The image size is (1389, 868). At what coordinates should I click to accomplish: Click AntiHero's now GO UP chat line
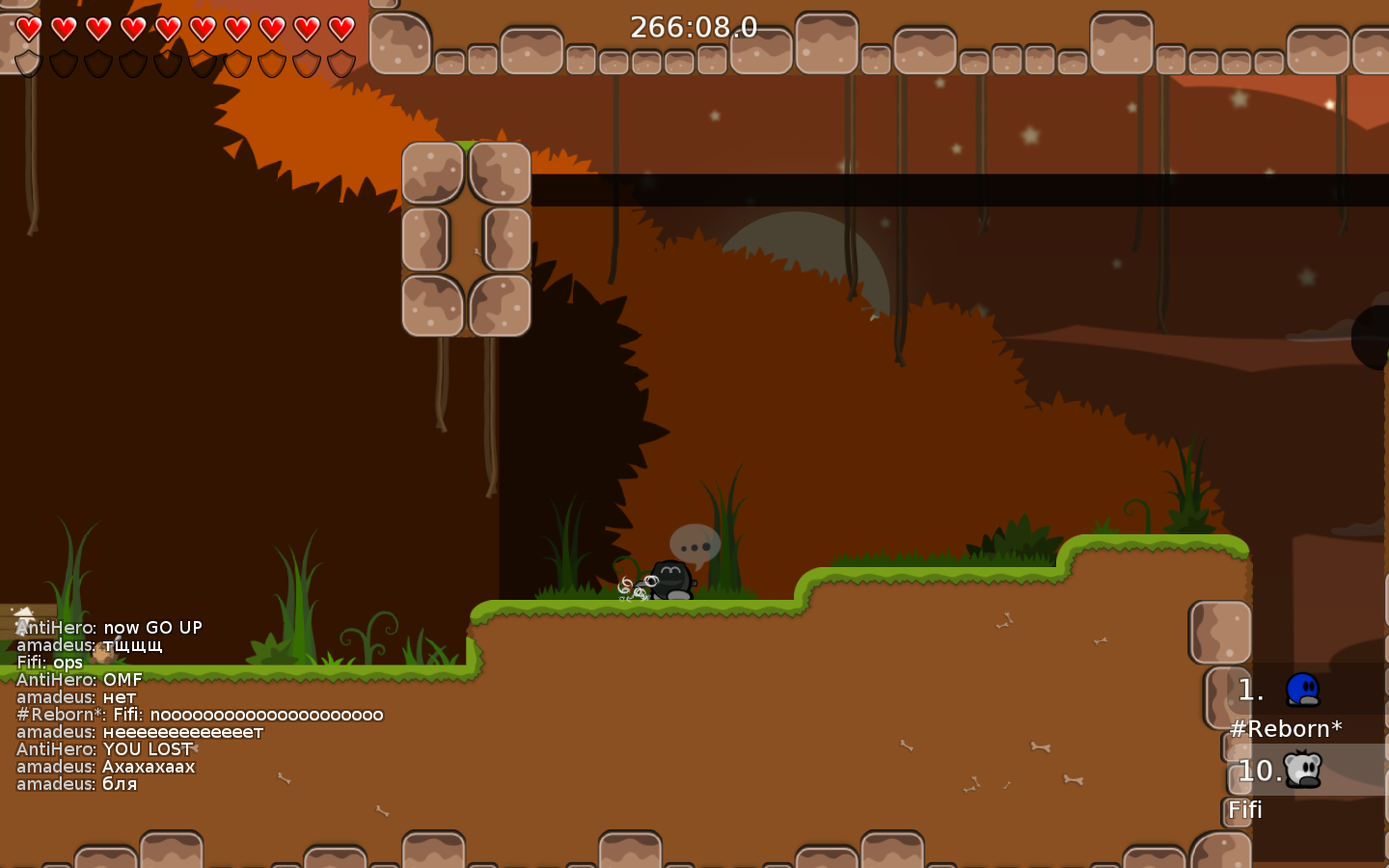[110, 627]
